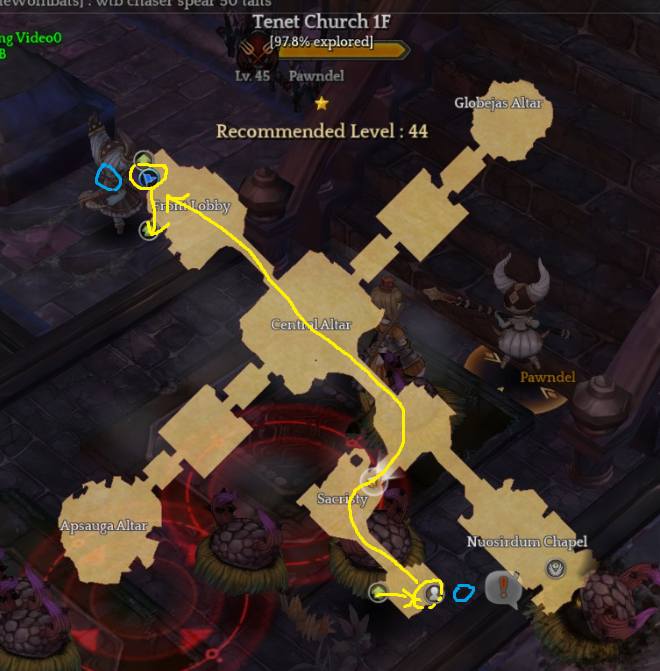Viewport: 660px width, 671px height.
Task: Select the blue flag marker at the lobby
Action: [148, 178]
